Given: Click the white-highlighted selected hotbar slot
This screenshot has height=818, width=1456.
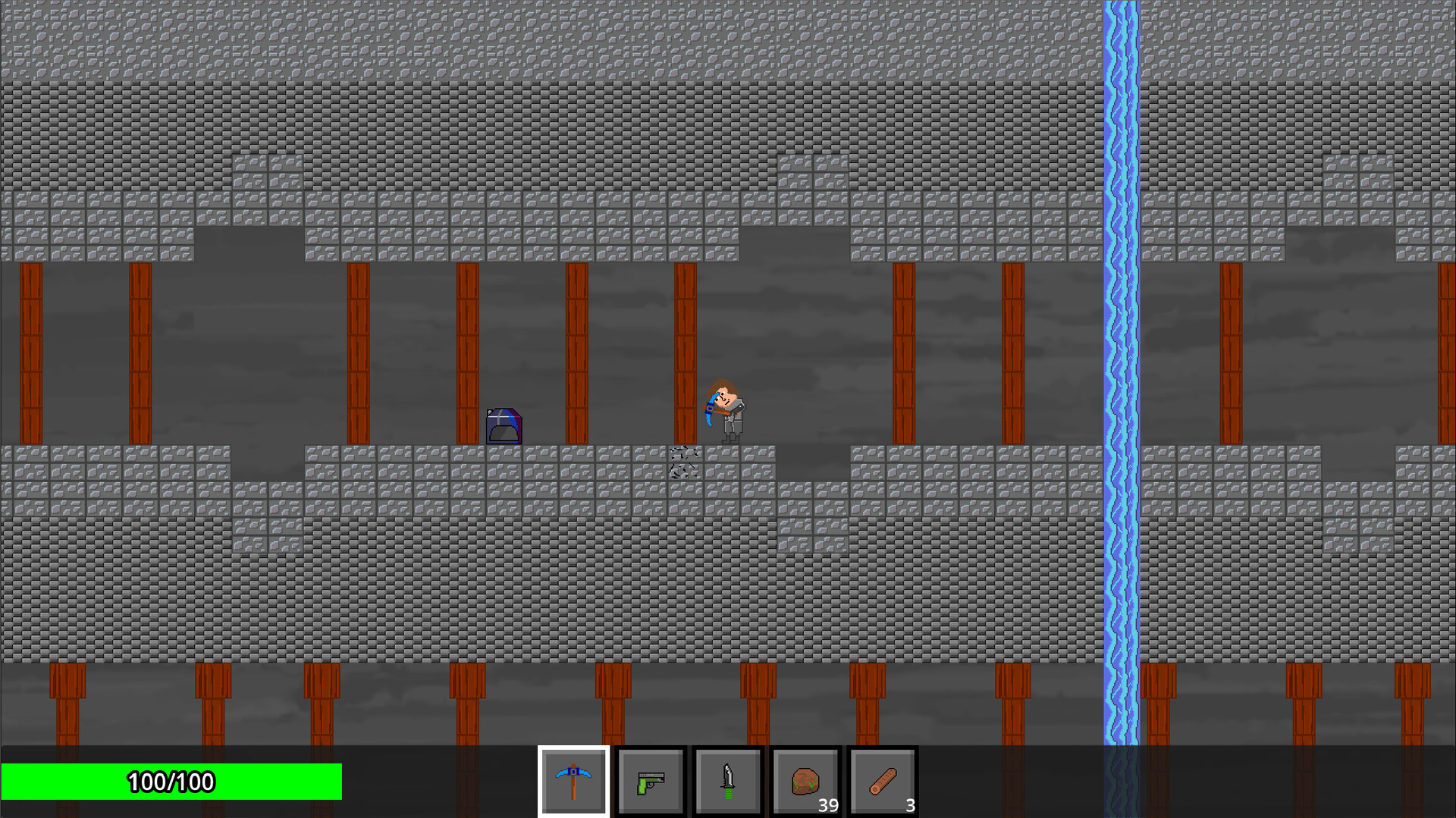Looking at the screenshot, I should 574,781.
